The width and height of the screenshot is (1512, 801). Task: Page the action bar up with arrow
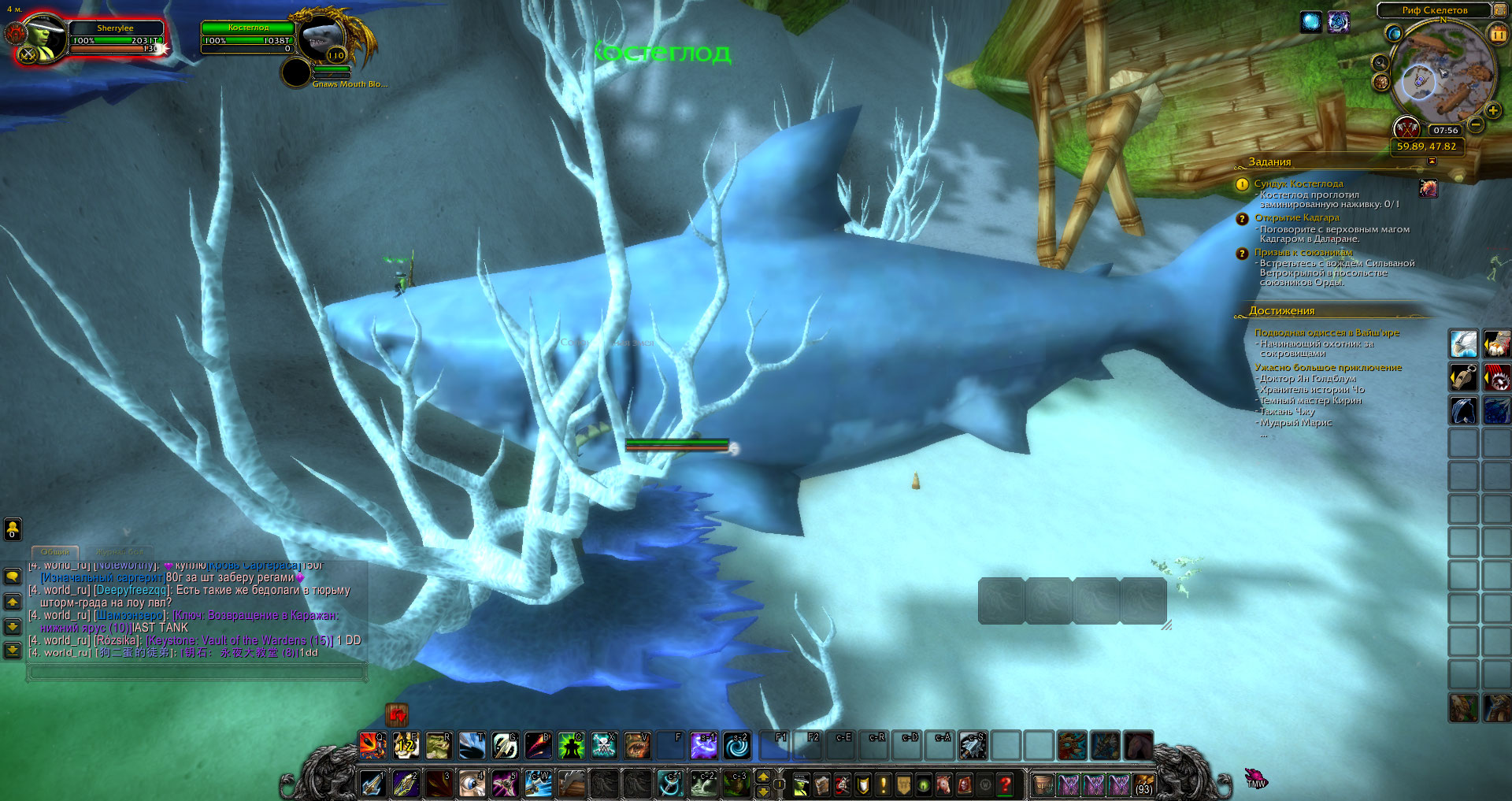click(x=762, y=777)
